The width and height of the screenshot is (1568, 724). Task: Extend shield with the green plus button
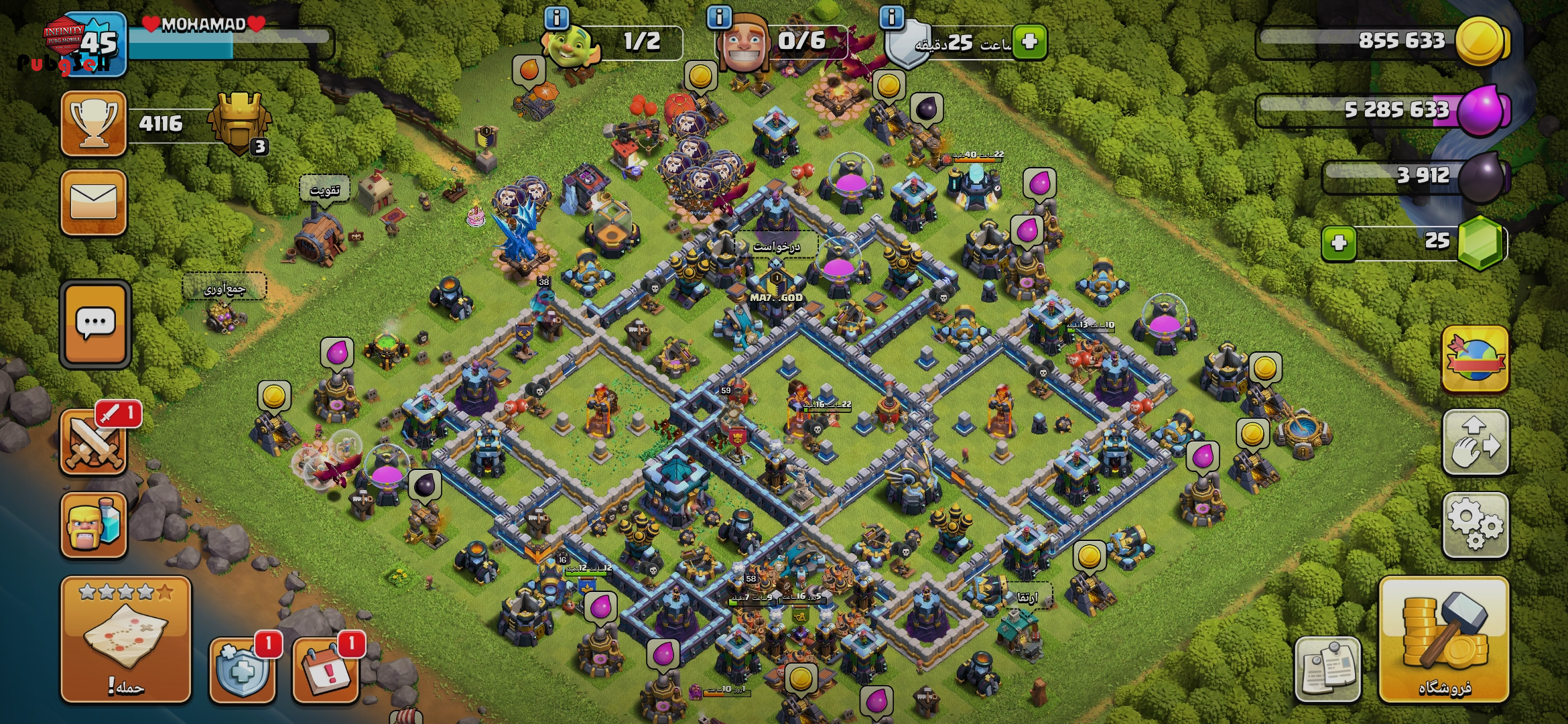click(1029, 42)
